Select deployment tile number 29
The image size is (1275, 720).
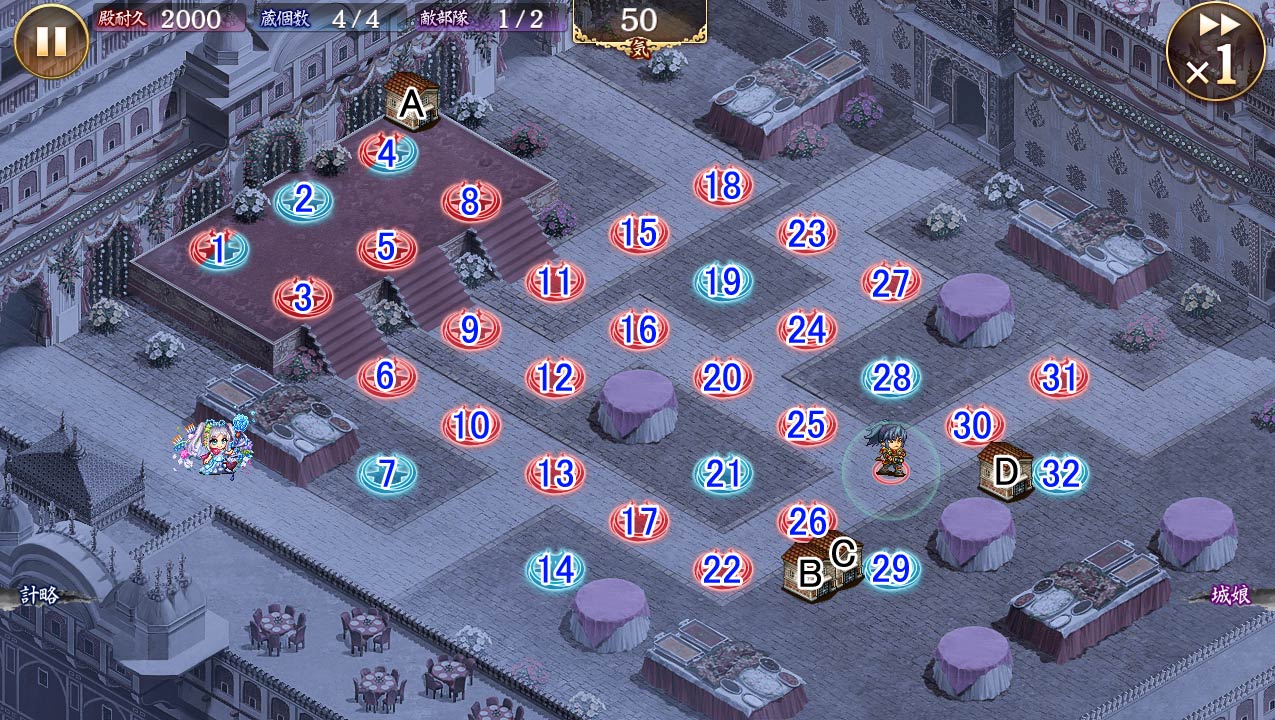tap(890, 569)
